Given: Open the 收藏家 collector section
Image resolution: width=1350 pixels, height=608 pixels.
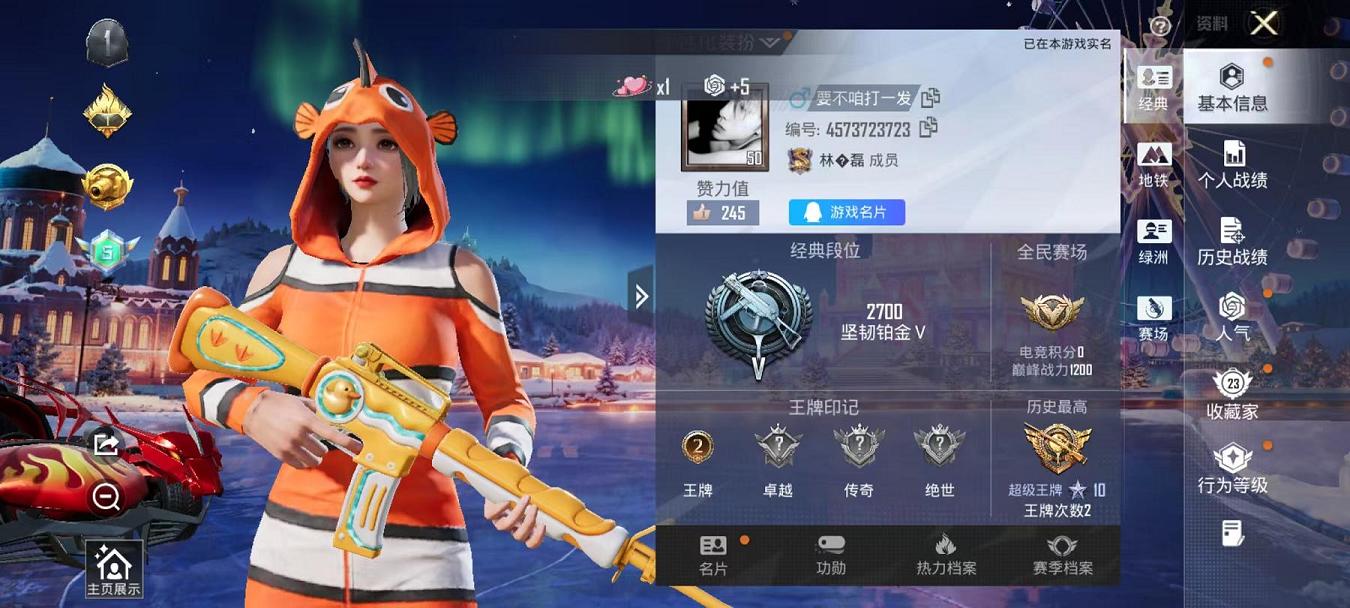Looking at the screenshot, I should click(1232, 395).
